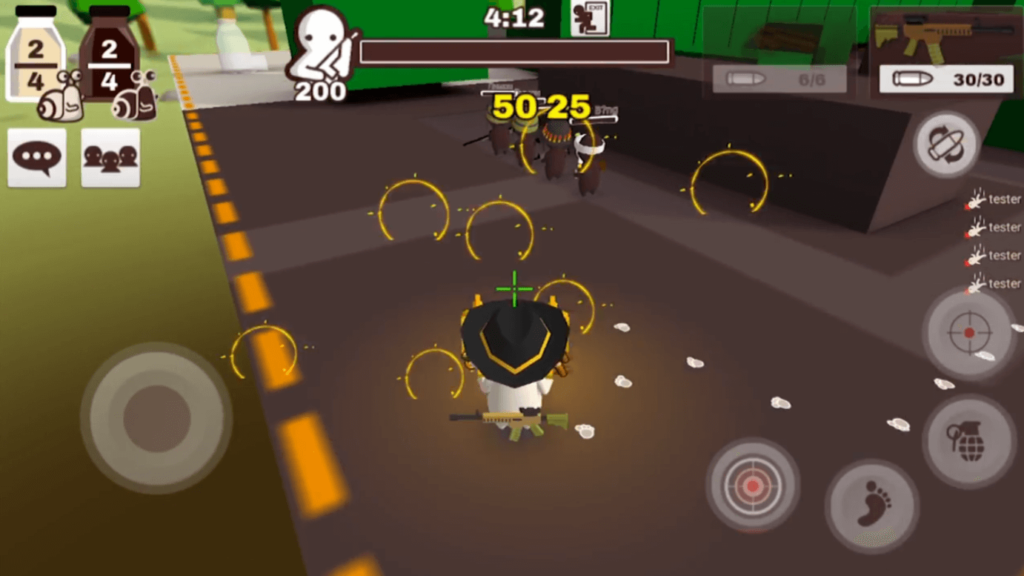1024x576 pixels.
Task: Open the chat speech bubble button
Action: click(x=37, y=158)
